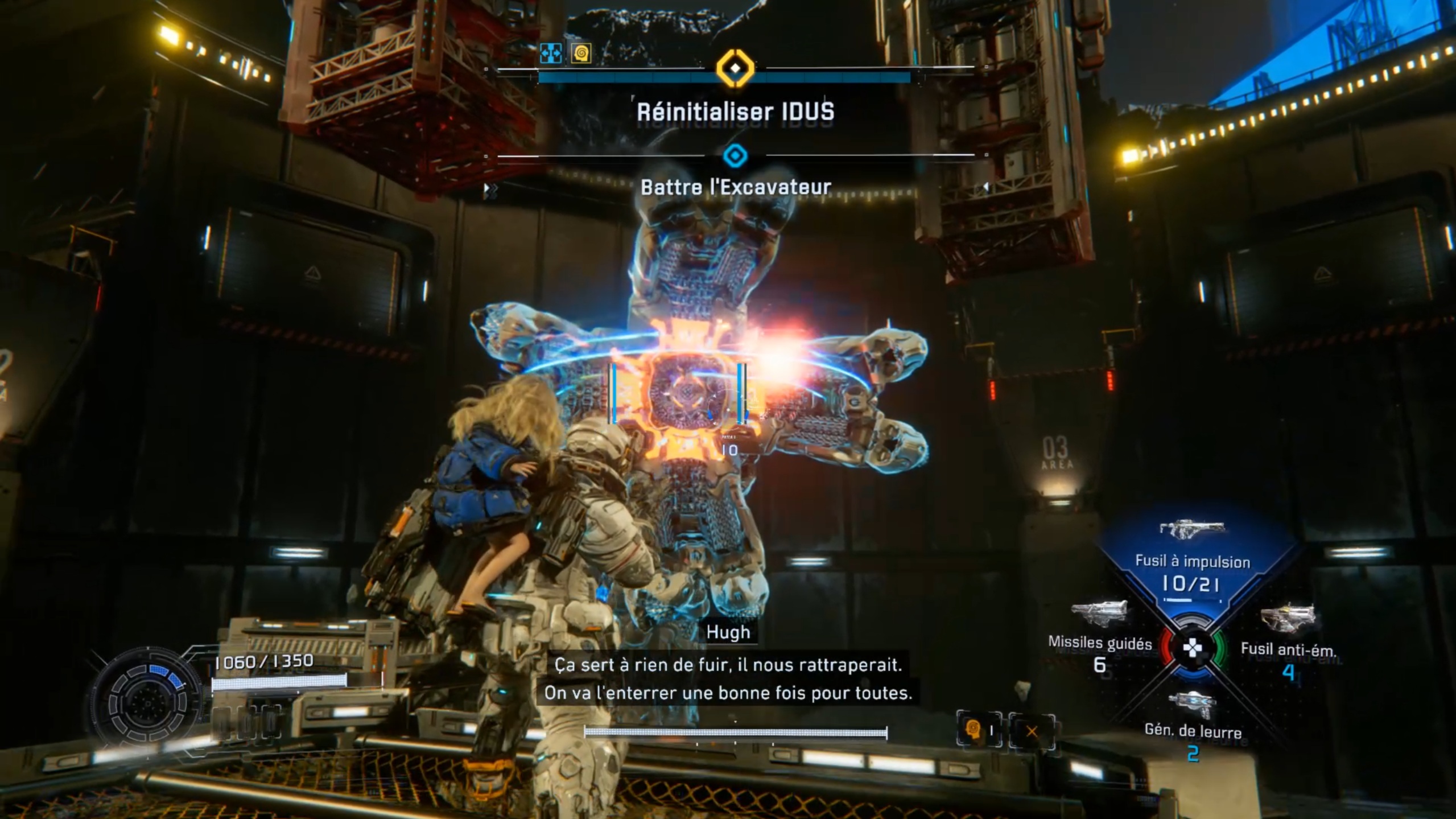Image resolution: width=1456 pixels, height=819 pixels.
Task: Click the weapon wheel center d-pad icon
Action: (x=1191, y=648)
